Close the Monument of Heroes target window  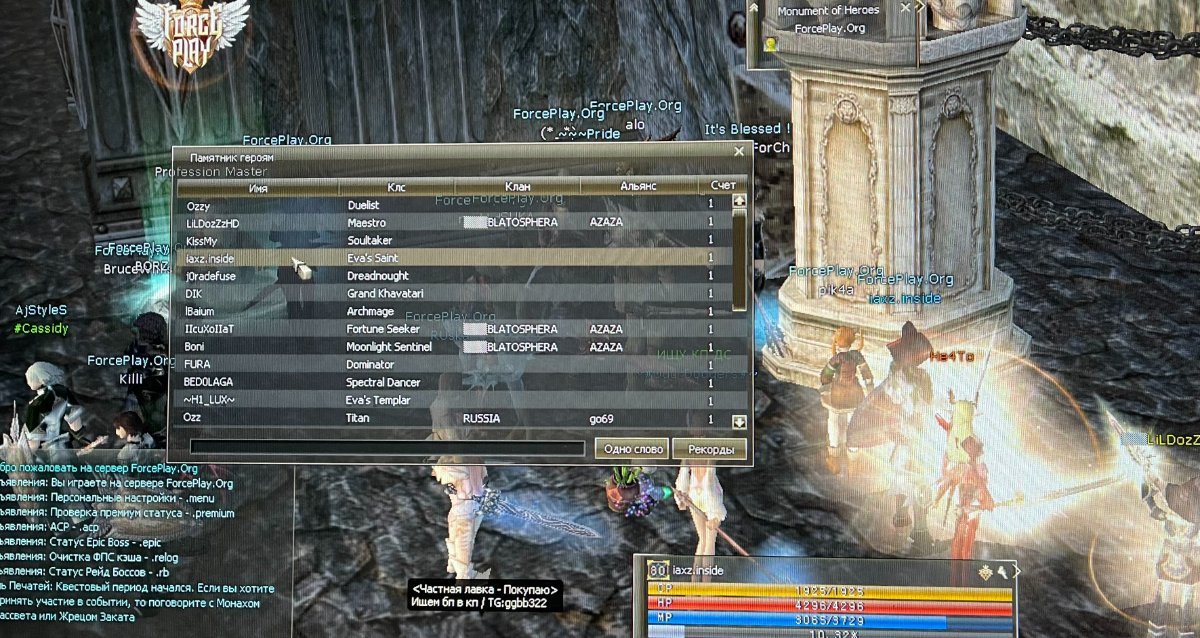coord(905,8)
